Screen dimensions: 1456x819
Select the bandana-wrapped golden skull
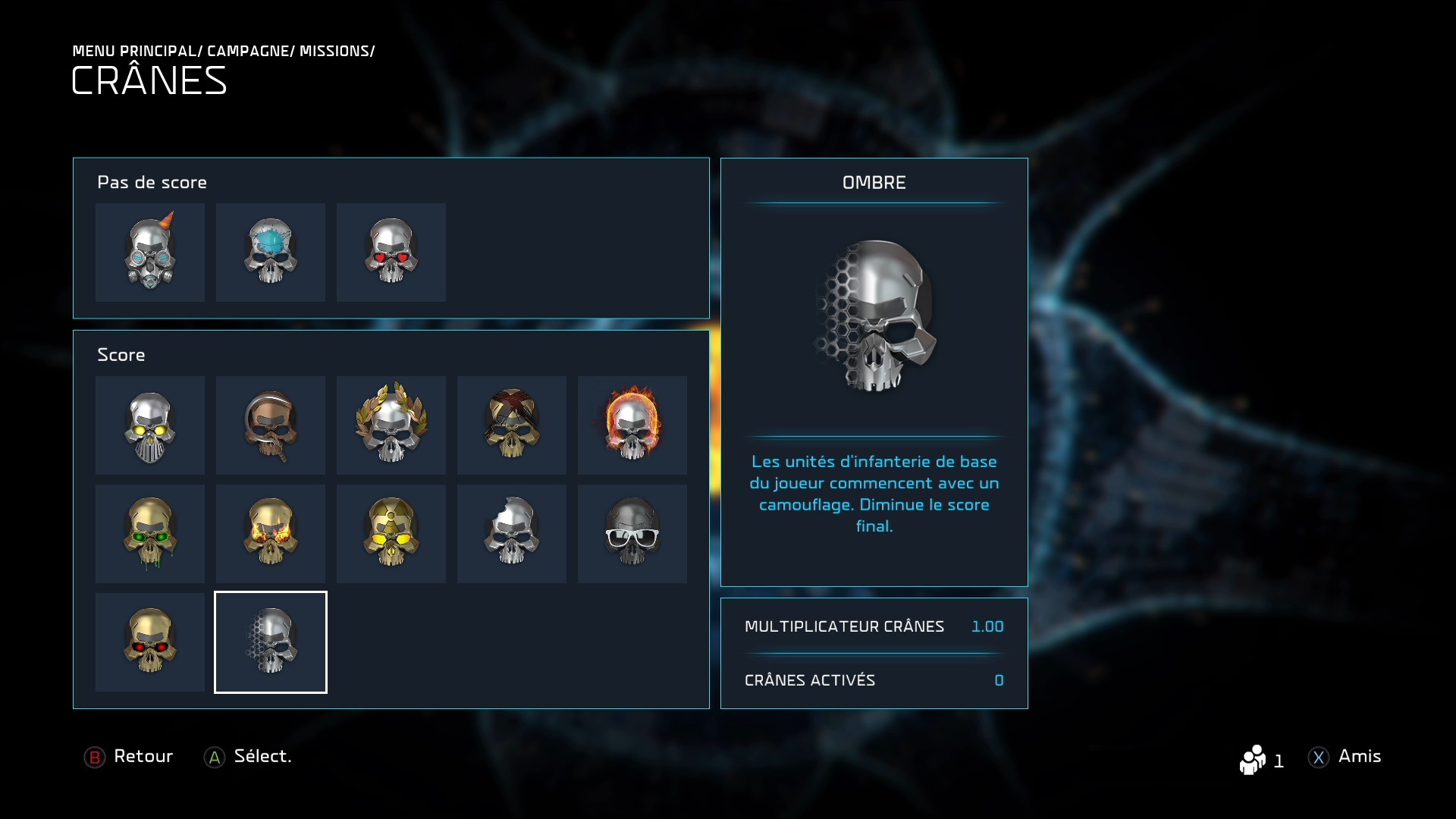(512, 425)
